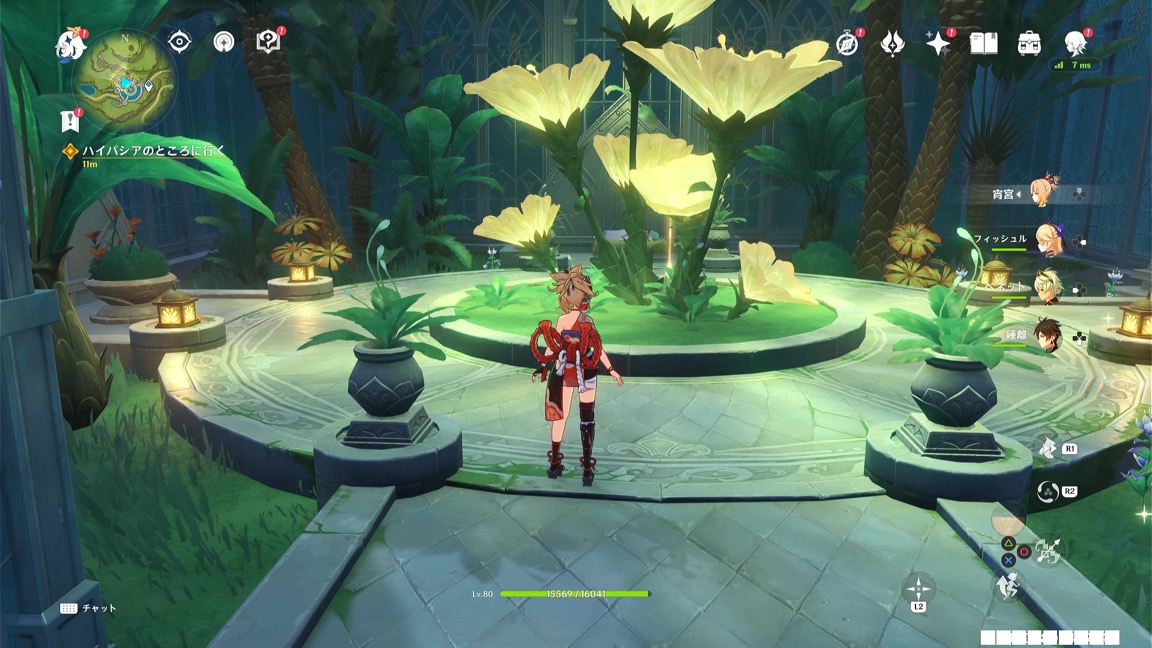Activate the elemental burst icon
Image resolution: width=1152 pixels, height=648 pixels.
1047,491
